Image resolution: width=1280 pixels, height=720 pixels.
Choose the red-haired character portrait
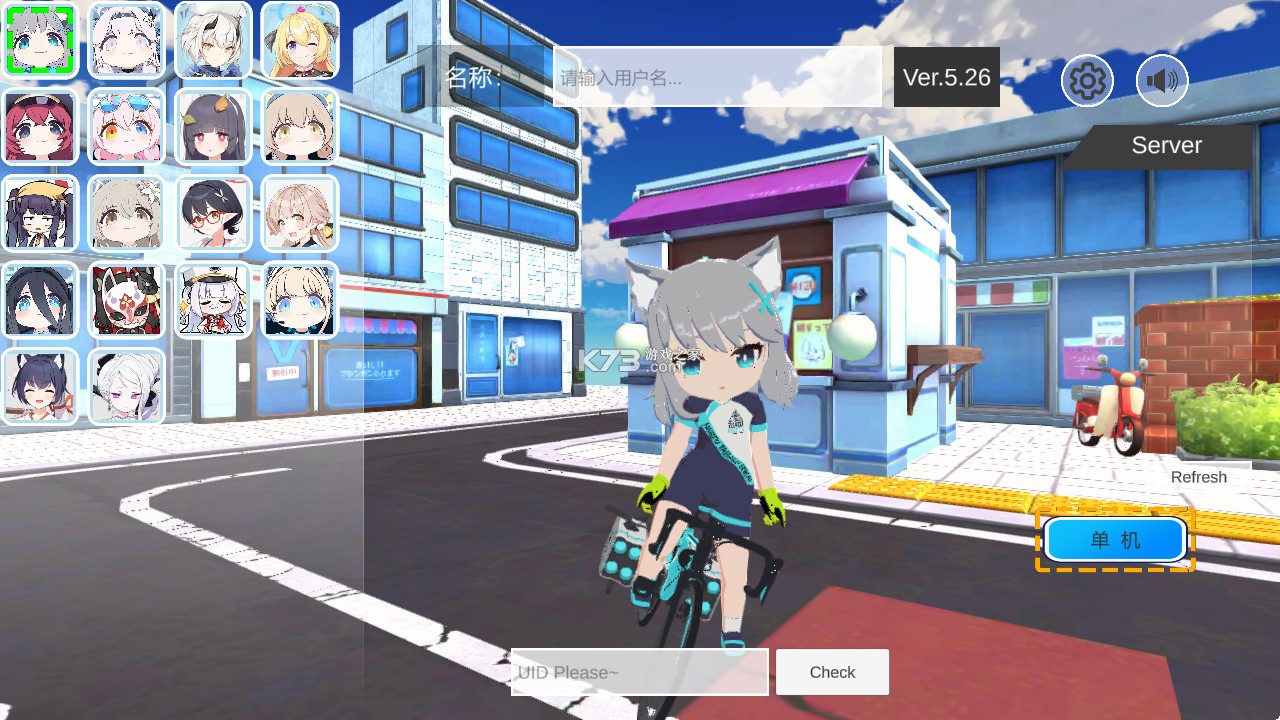click(x=40, y=126)
